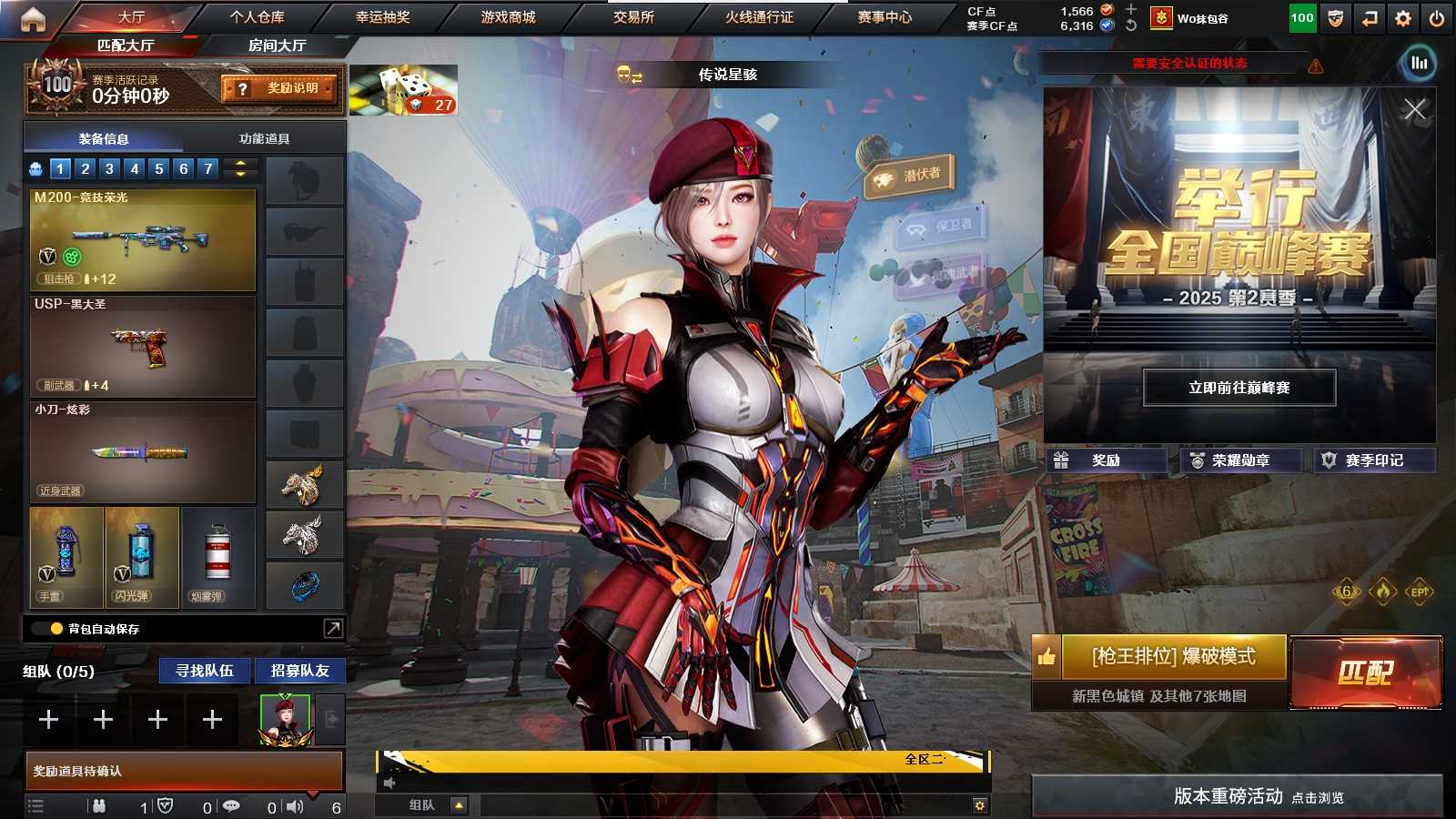Switch to backpack number 3
This screenshot has width=1456, height=819.
109,168
